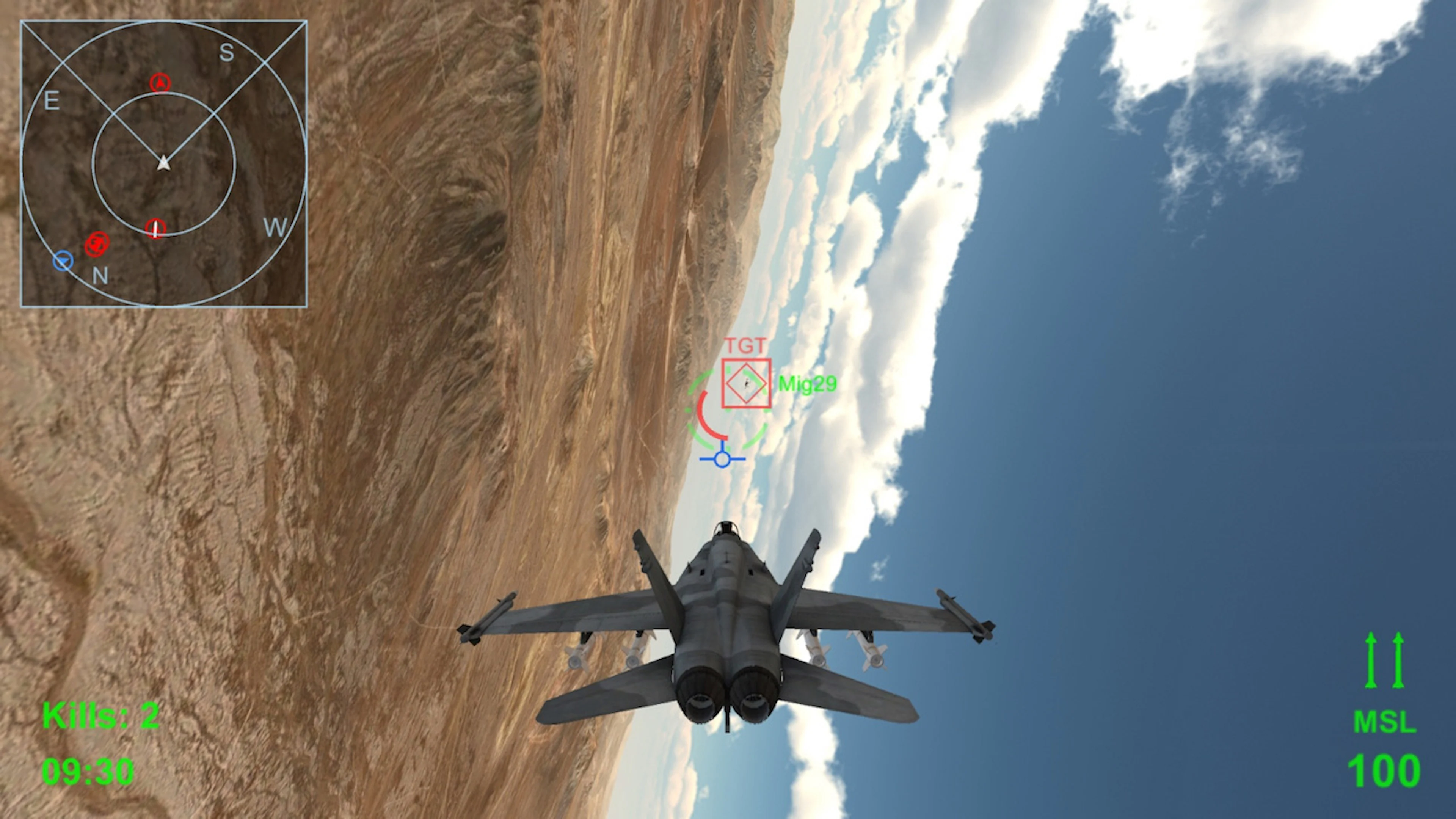Select the player arrow on the radar
1456x819 pixels.
coord(163,165)
